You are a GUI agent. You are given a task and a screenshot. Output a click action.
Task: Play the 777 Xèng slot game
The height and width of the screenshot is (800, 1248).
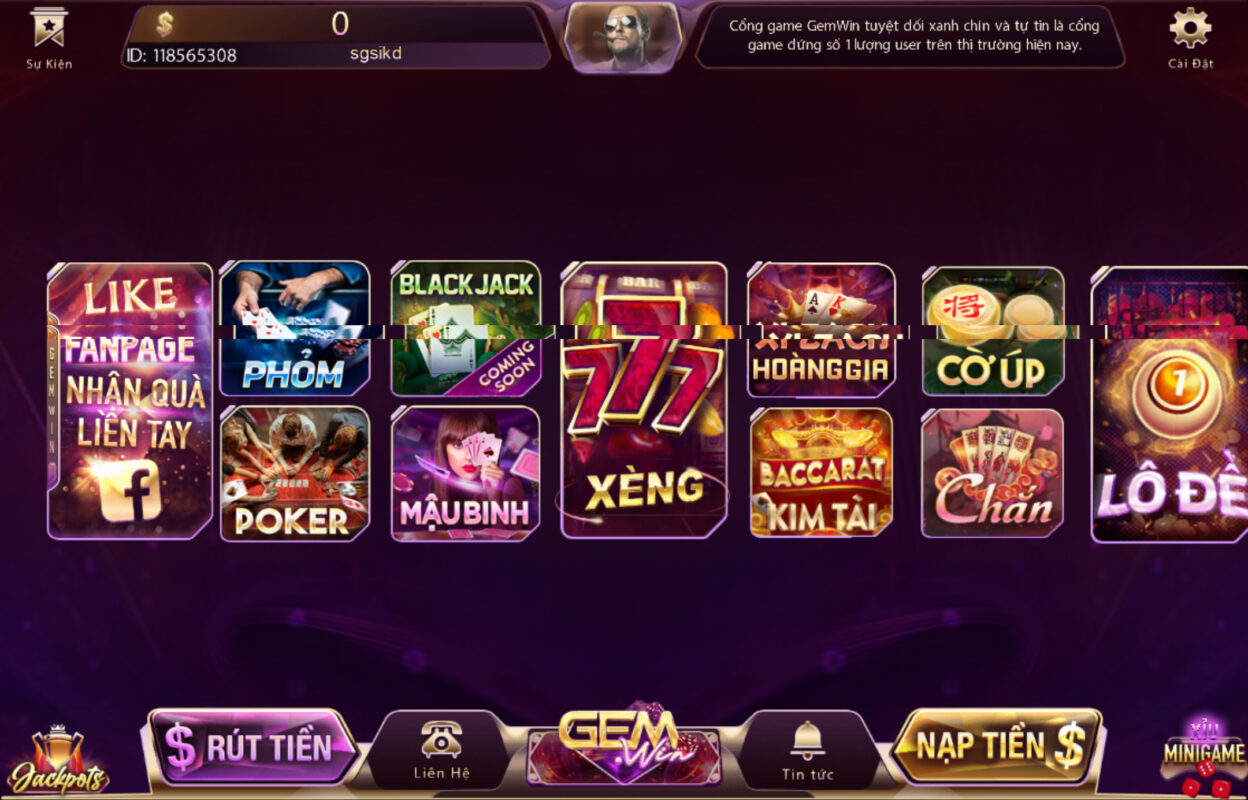pos(643,400)
